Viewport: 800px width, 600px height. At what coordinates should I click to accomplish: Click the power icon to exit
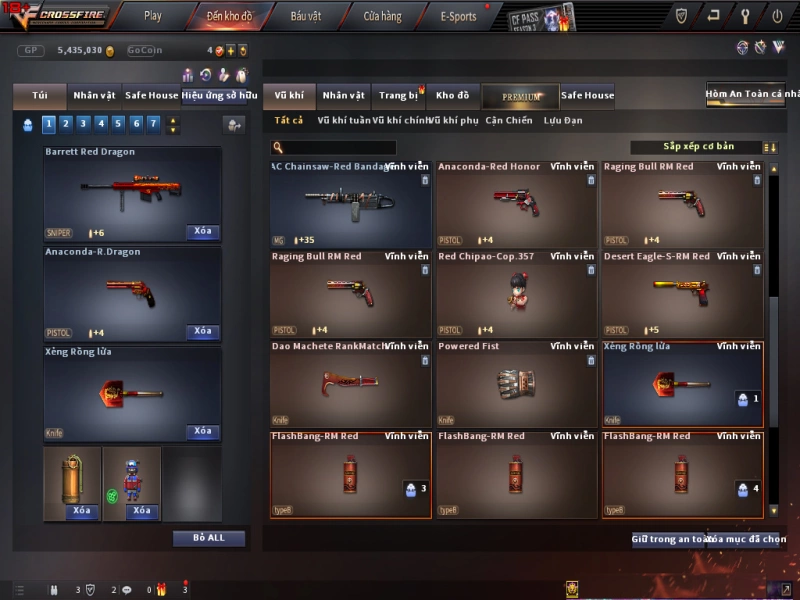click(777, 16)
